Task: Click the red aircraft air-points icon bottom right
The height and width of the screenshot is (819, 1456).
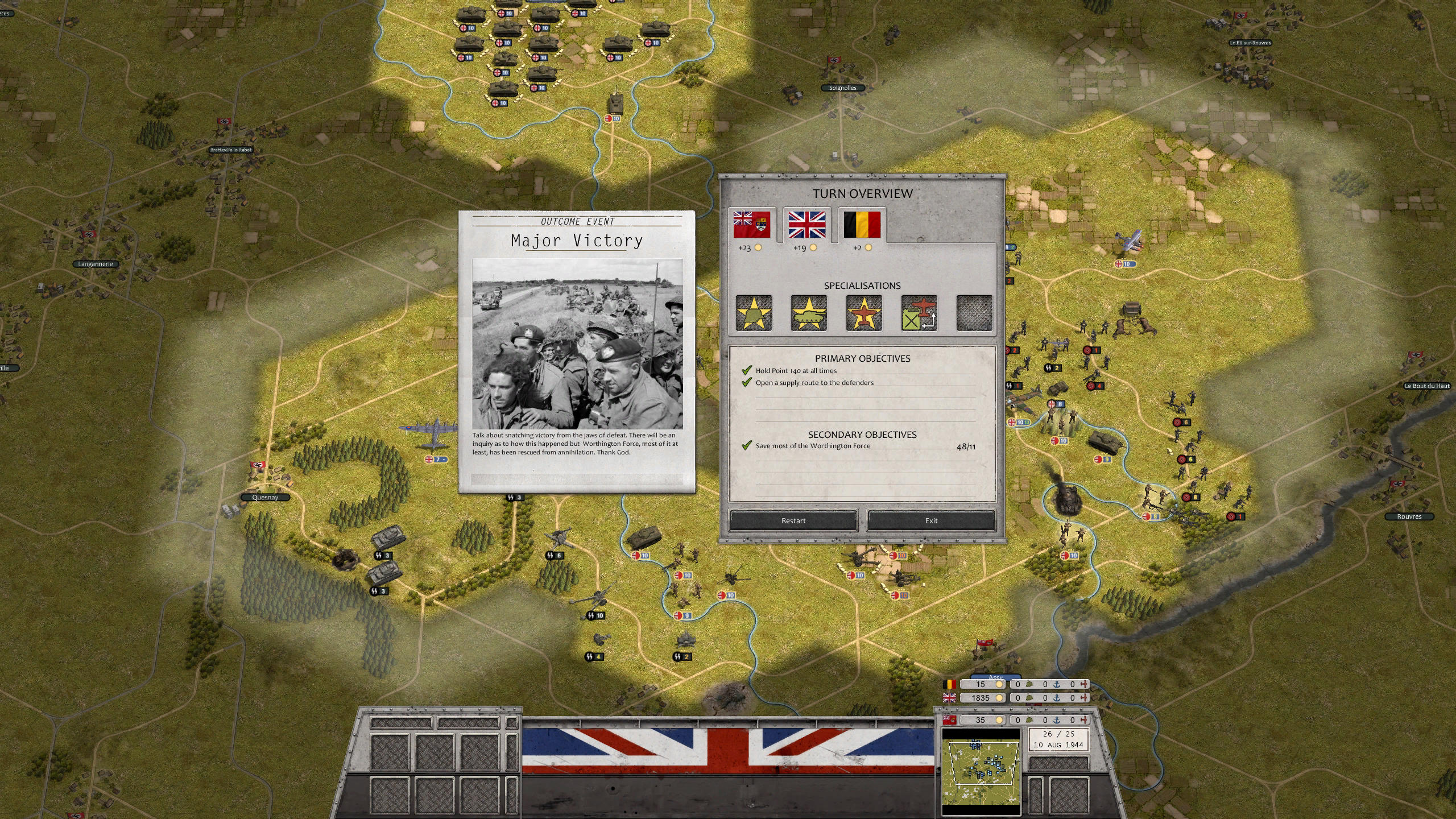Action: click(x=1083, y=720)
